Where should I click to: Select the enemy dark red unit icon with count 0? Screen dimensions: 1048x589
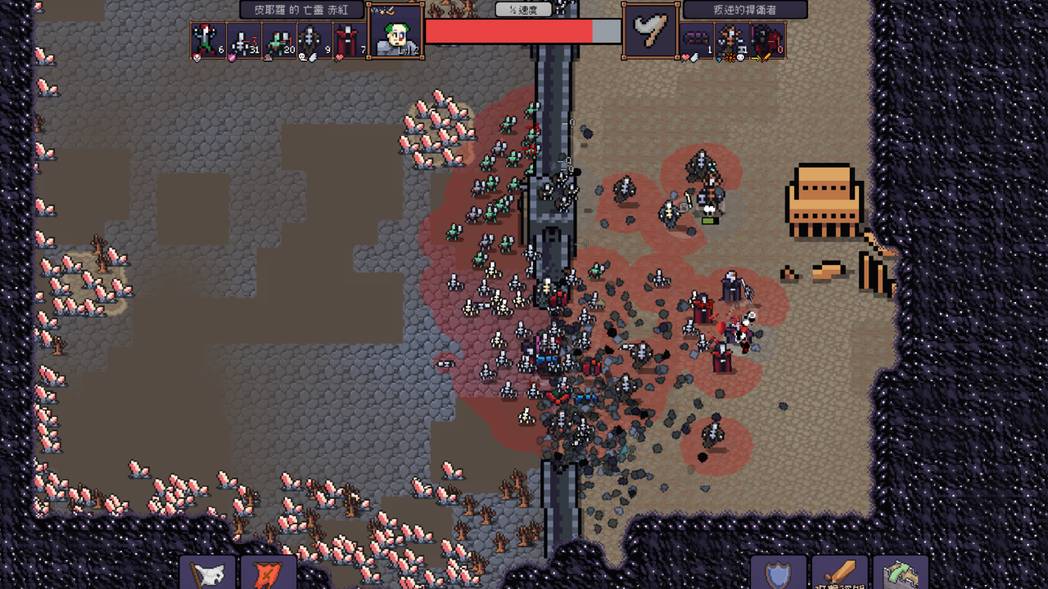pos(768,41)
